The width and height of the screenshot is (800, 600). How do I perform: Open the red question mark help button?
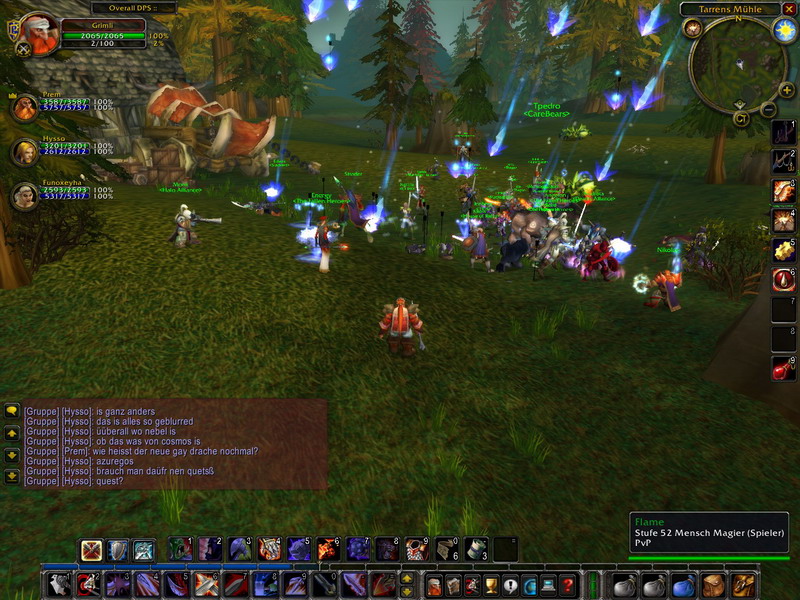pyautogui.click(x=567, y=585)
